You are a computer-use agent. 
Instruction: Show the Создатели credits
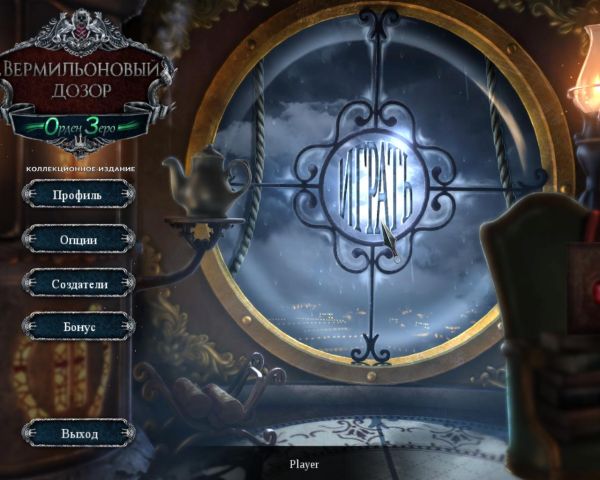(78, 283)
